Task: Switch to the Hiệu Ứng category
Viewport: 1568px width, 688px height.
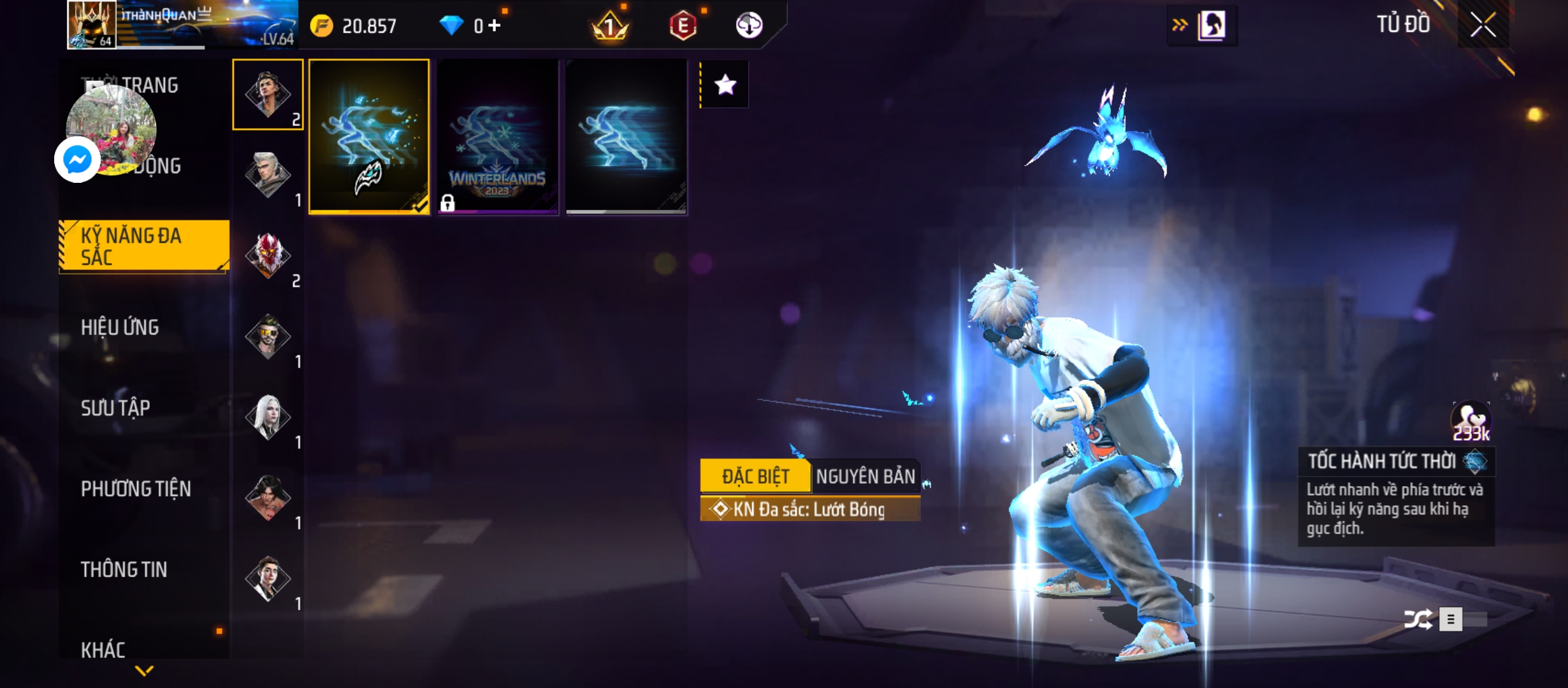Action: pos(120,327)
